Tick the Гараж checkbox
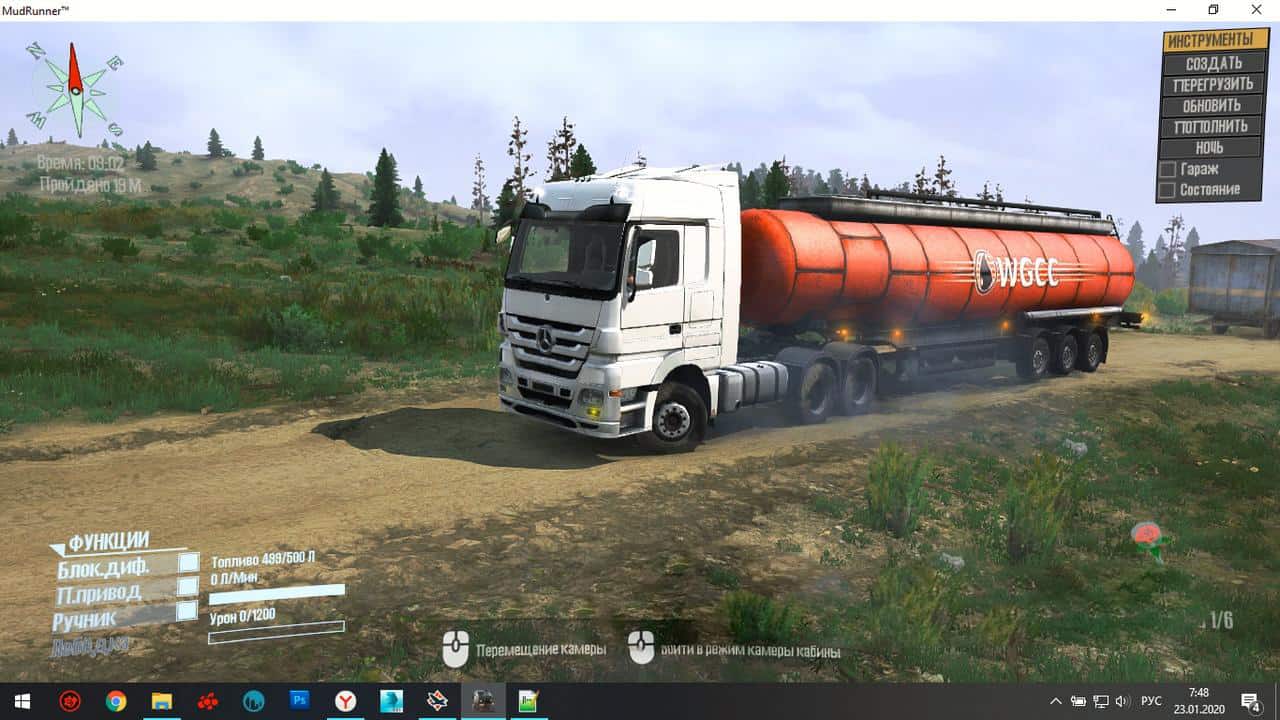1280x720 pixels. coord(1166,169)
